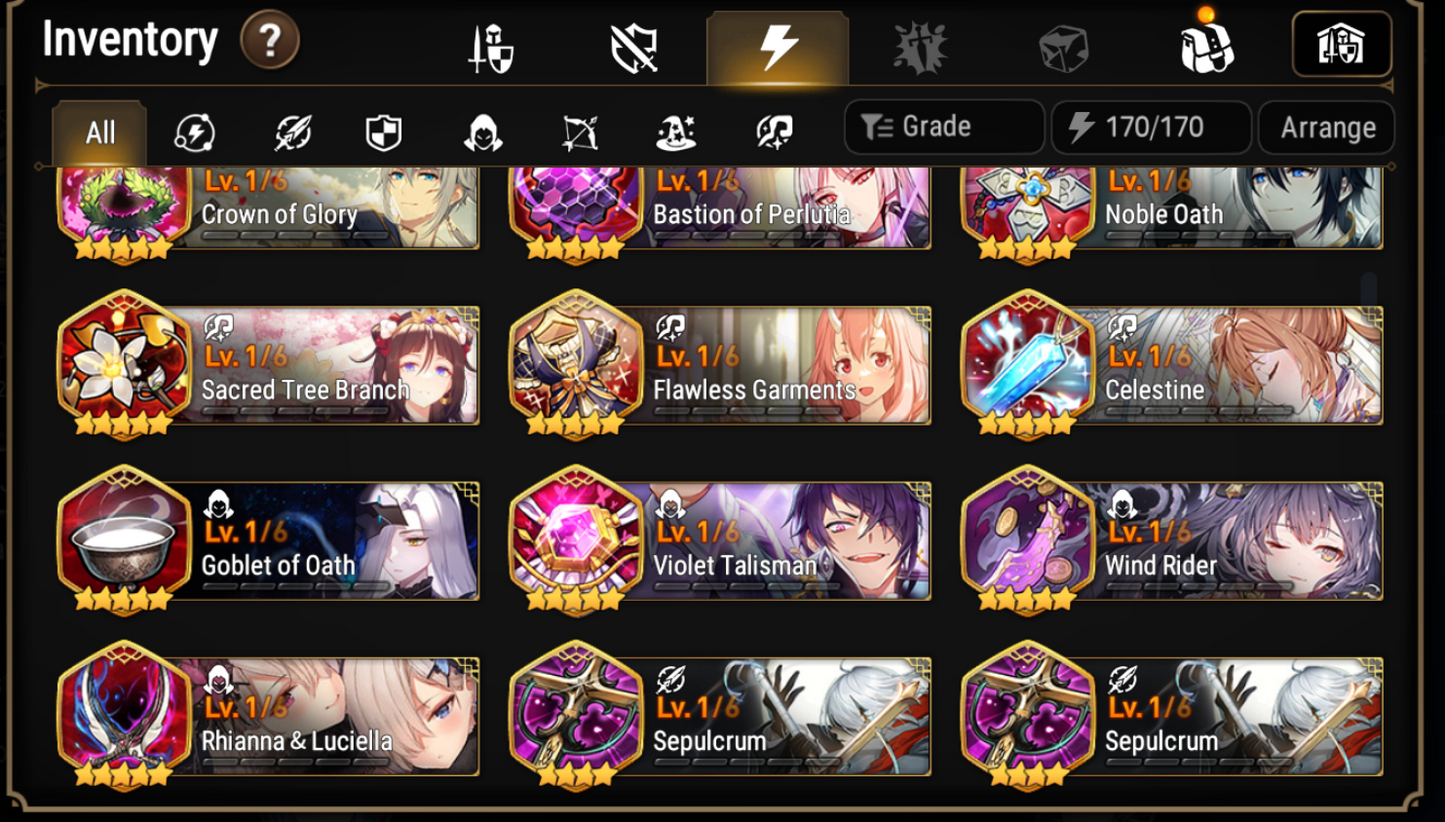Open the Grade filter dropdown
This screenshot has height=822, width=1445.
click(x=943, y=127)
